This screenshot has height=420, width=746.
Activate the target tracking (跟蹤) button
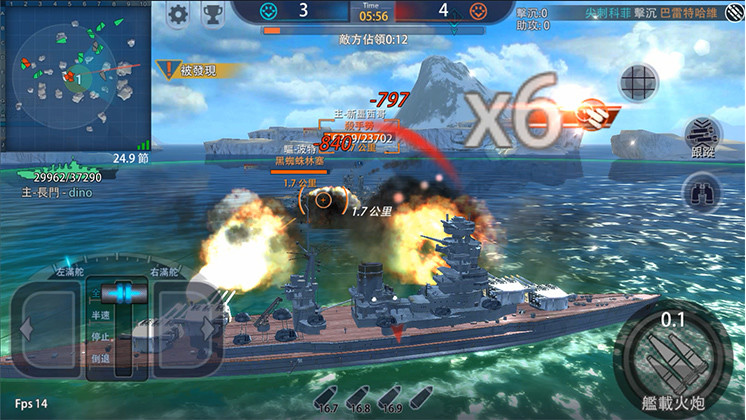[x=702, y=136]
